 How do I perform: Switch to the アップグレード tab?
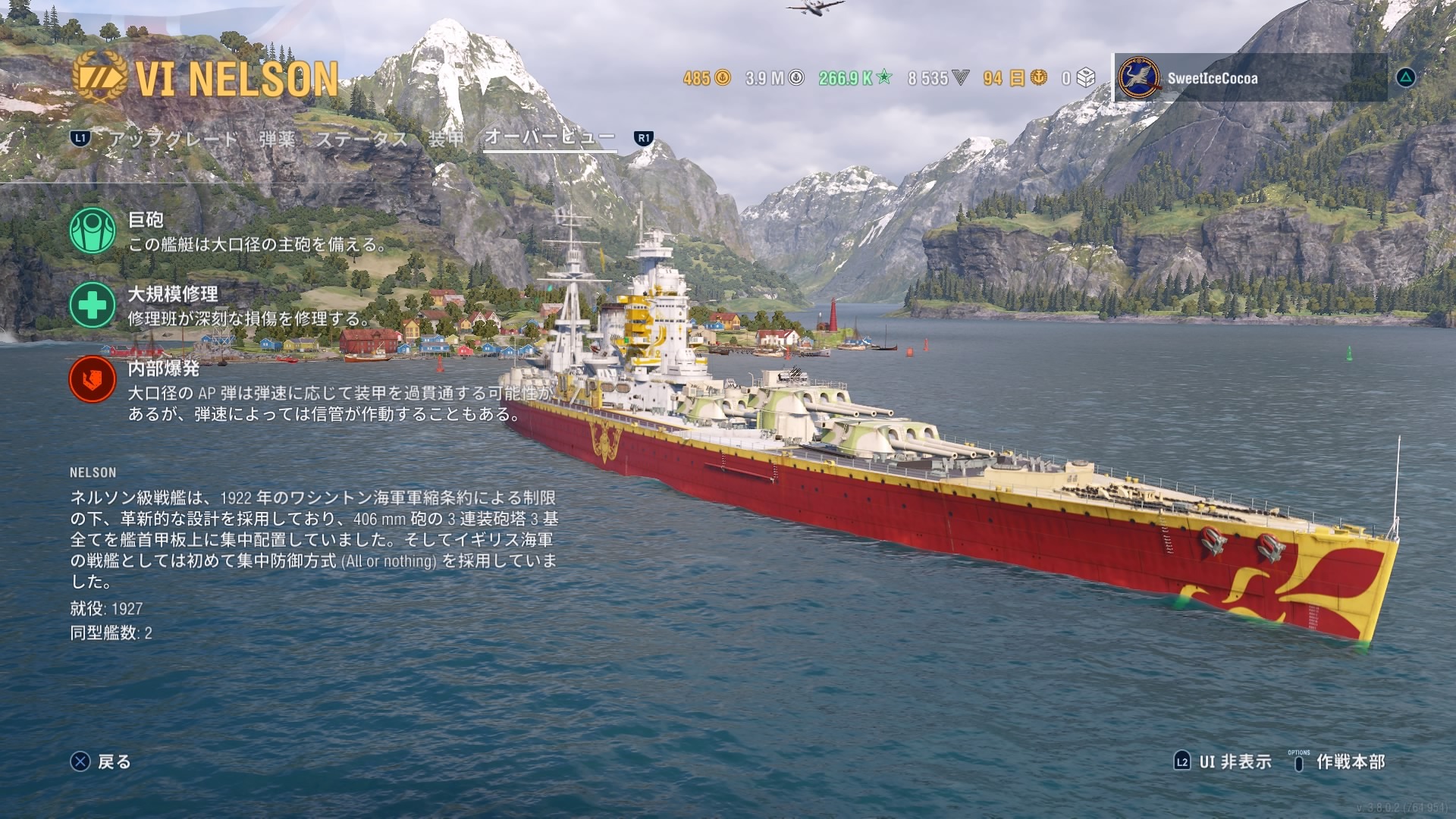click(174, 139)
